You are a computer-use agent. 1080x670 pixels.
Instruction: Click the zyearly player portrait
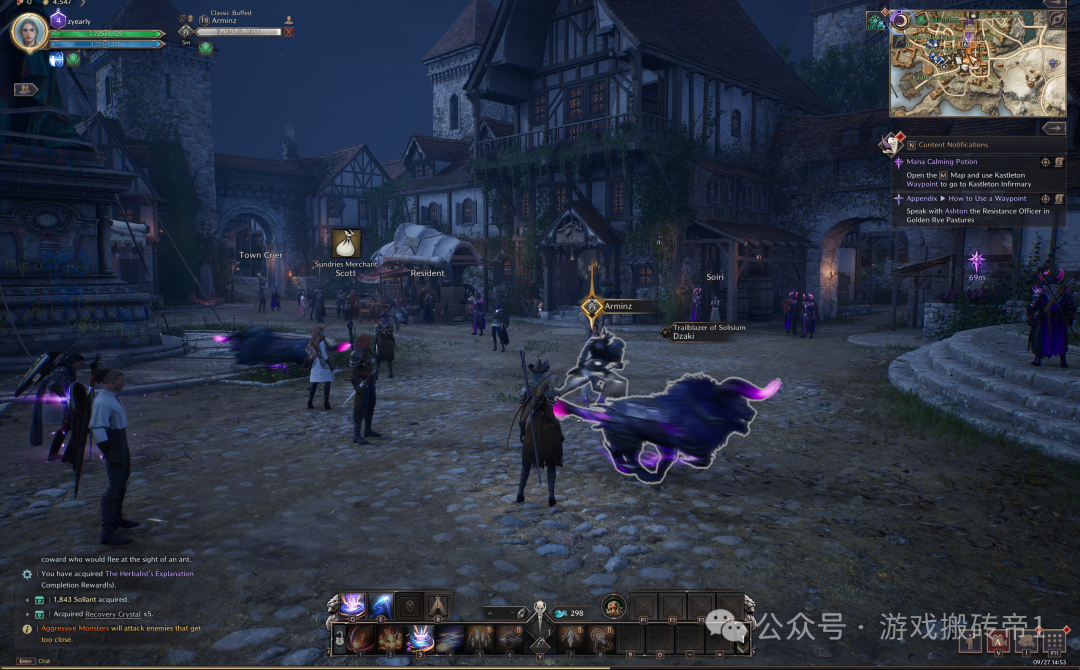click(x=29, y=33)
